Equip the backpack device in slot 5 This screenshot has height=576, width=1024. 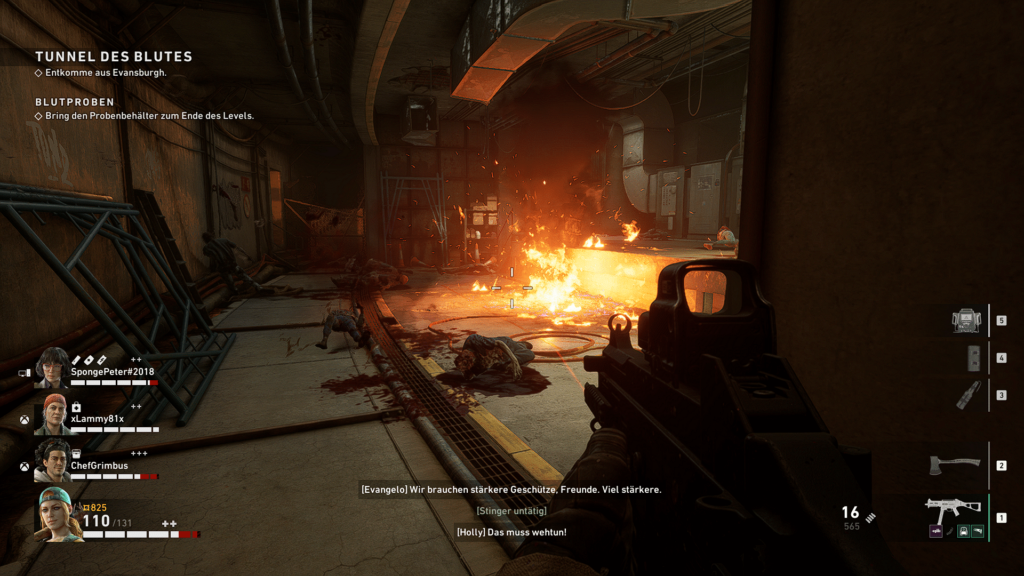tap(966, 320)
